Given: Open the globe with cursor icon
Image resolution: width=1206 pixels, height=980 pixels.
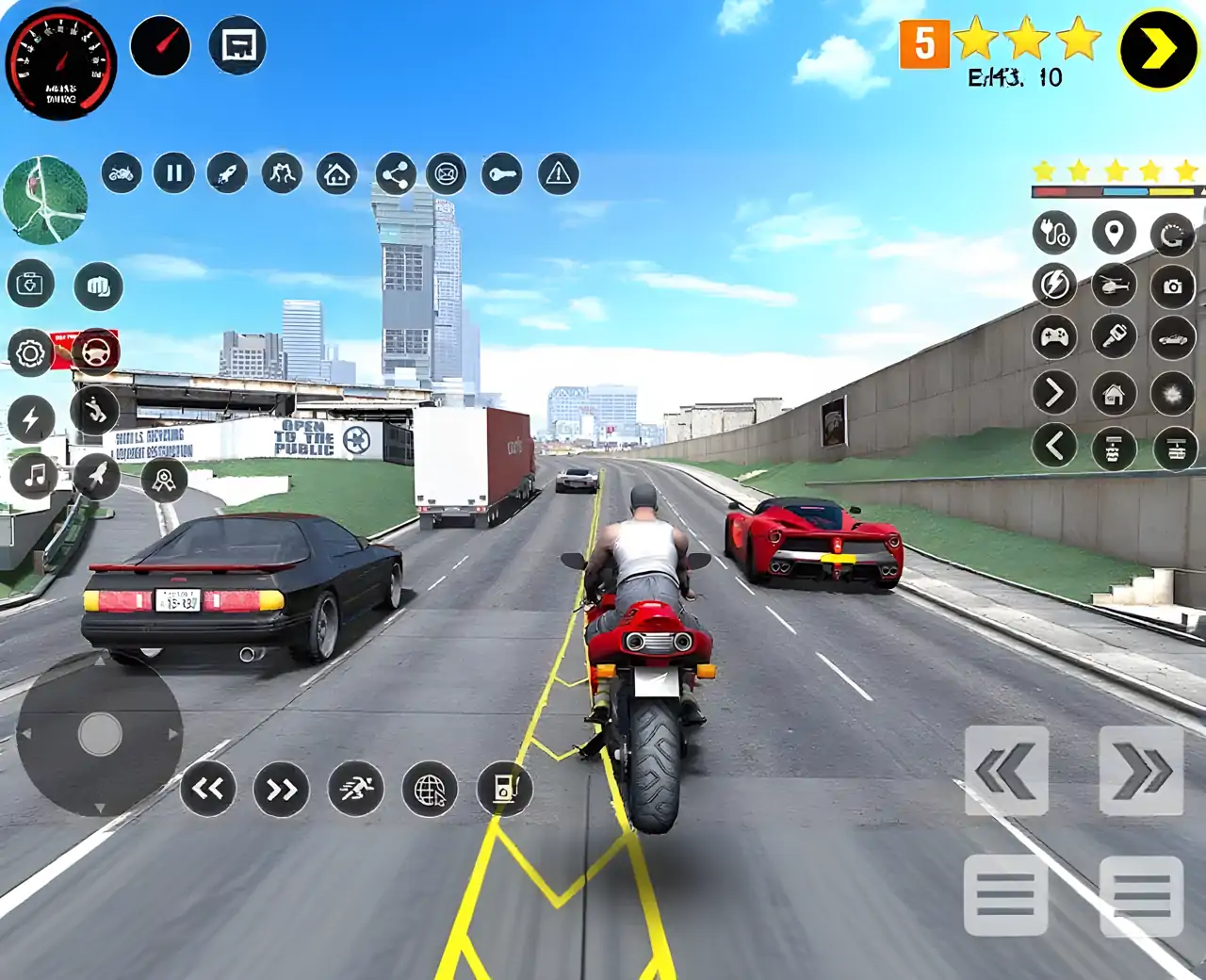Looking at the screenshot, I should (x=430, y=790).
